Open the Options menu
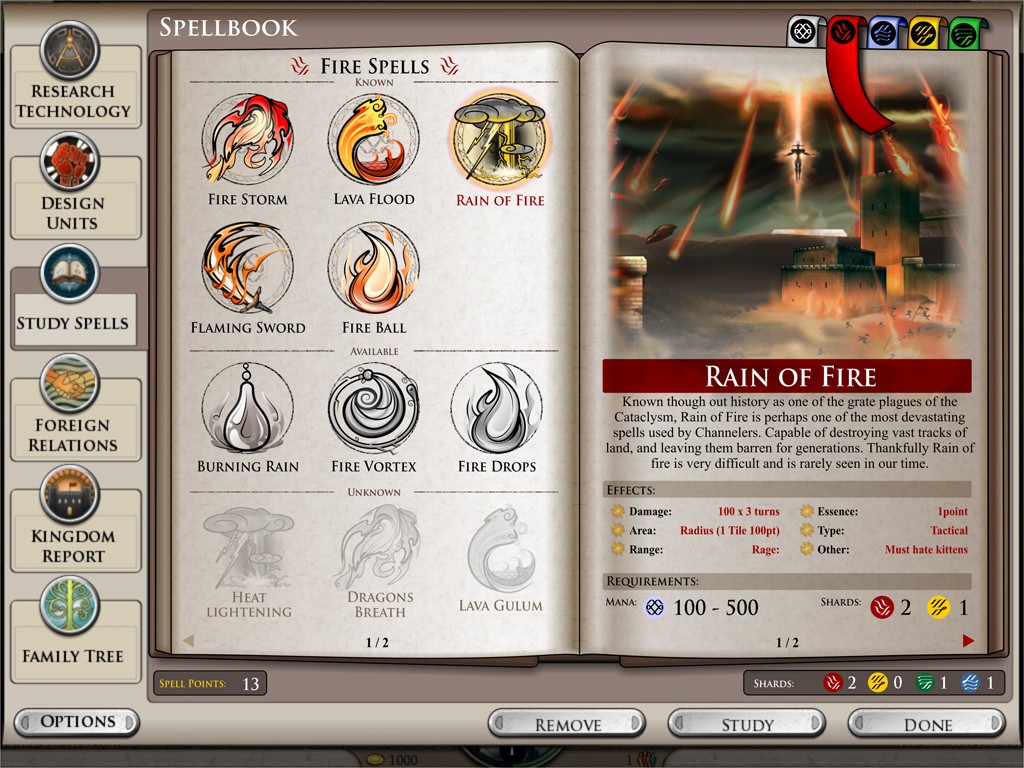 coord(77,721)
